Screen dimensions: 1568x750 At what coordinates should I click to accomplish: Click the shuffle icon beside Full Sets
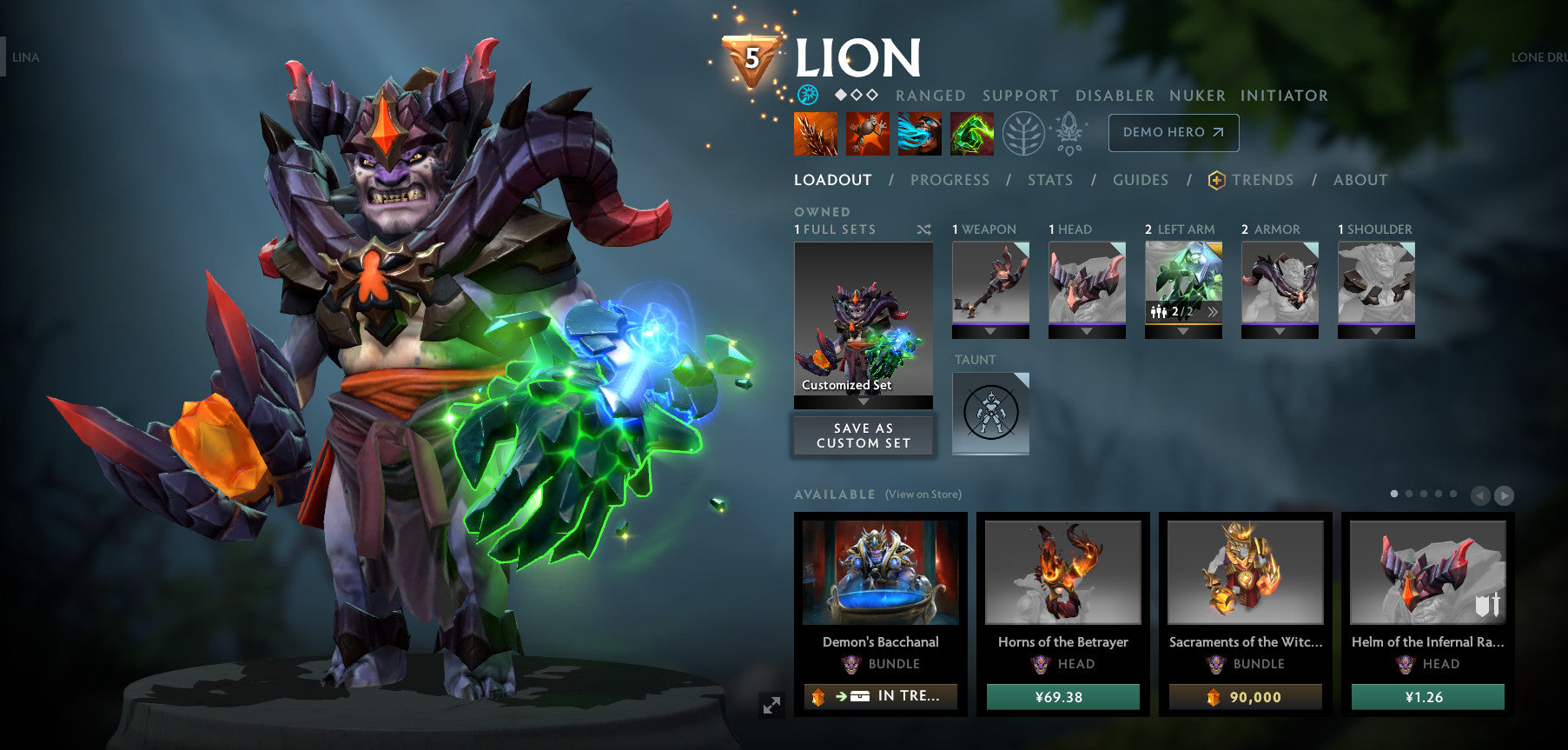923,229
